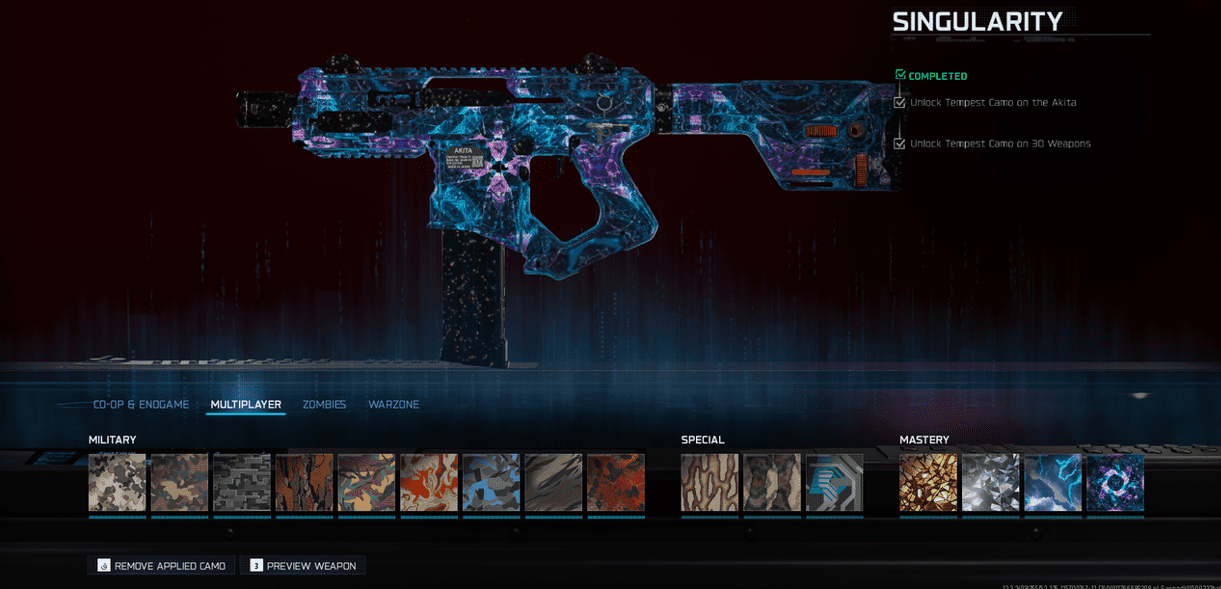Apply the silver diamond crystal mastery camo
Viewport: 1221px width, 589px height.
(x=990, y=483)
